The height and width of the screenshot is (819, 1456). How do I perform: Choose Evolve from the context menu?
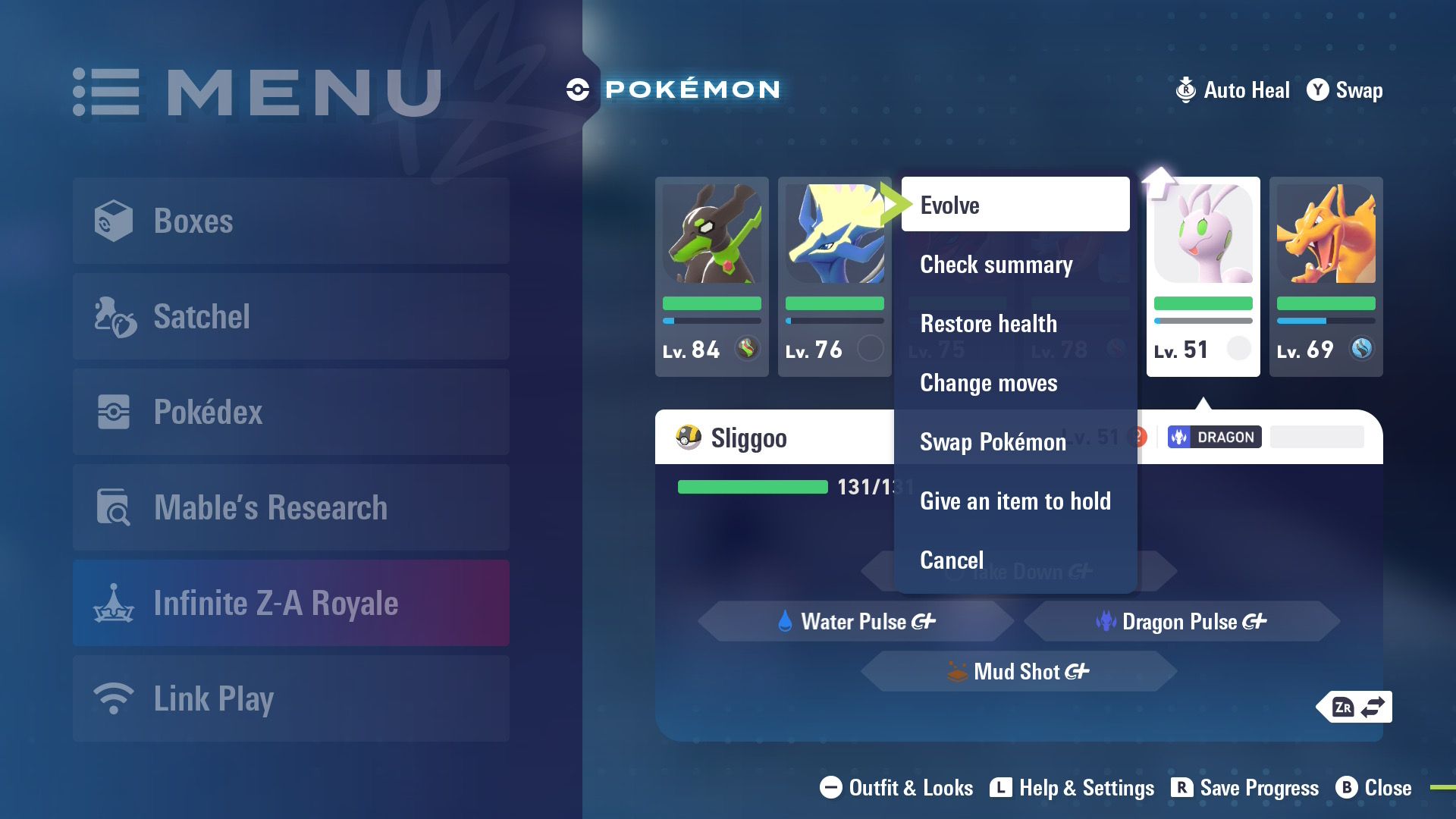tap(1015, 205)
